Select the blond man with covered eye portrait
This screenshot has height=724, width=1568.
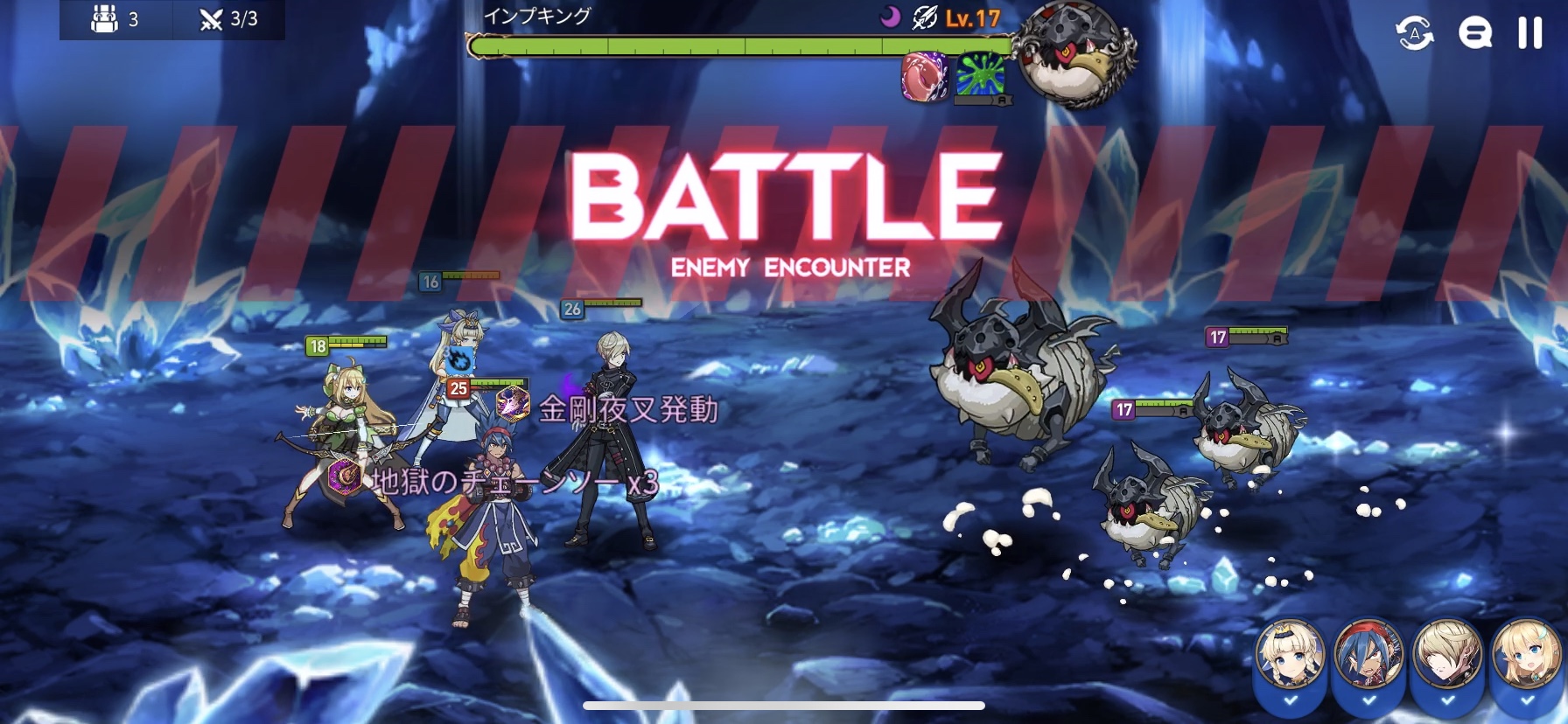pyautogui.click(x=1446, y=656)
